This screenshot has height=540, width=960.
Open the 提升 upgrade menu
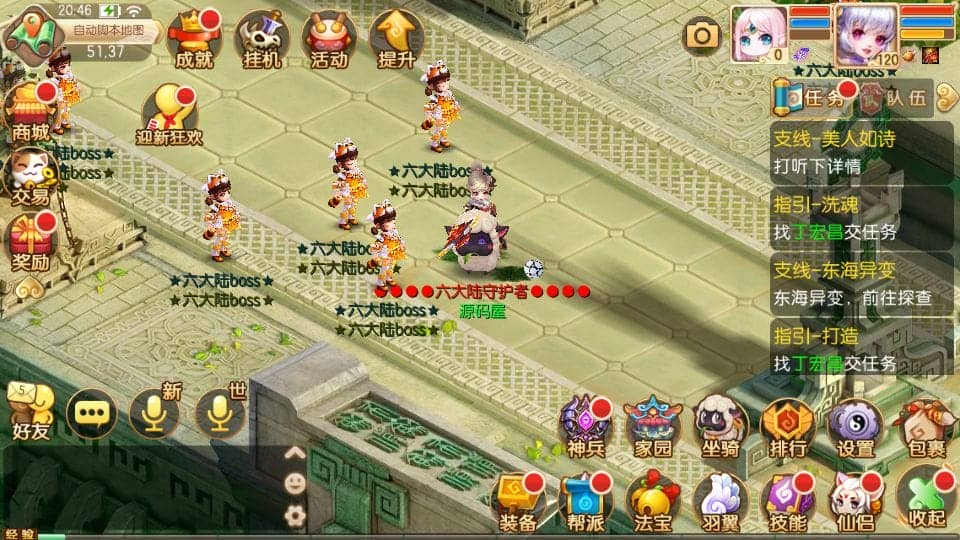[397, 40]
